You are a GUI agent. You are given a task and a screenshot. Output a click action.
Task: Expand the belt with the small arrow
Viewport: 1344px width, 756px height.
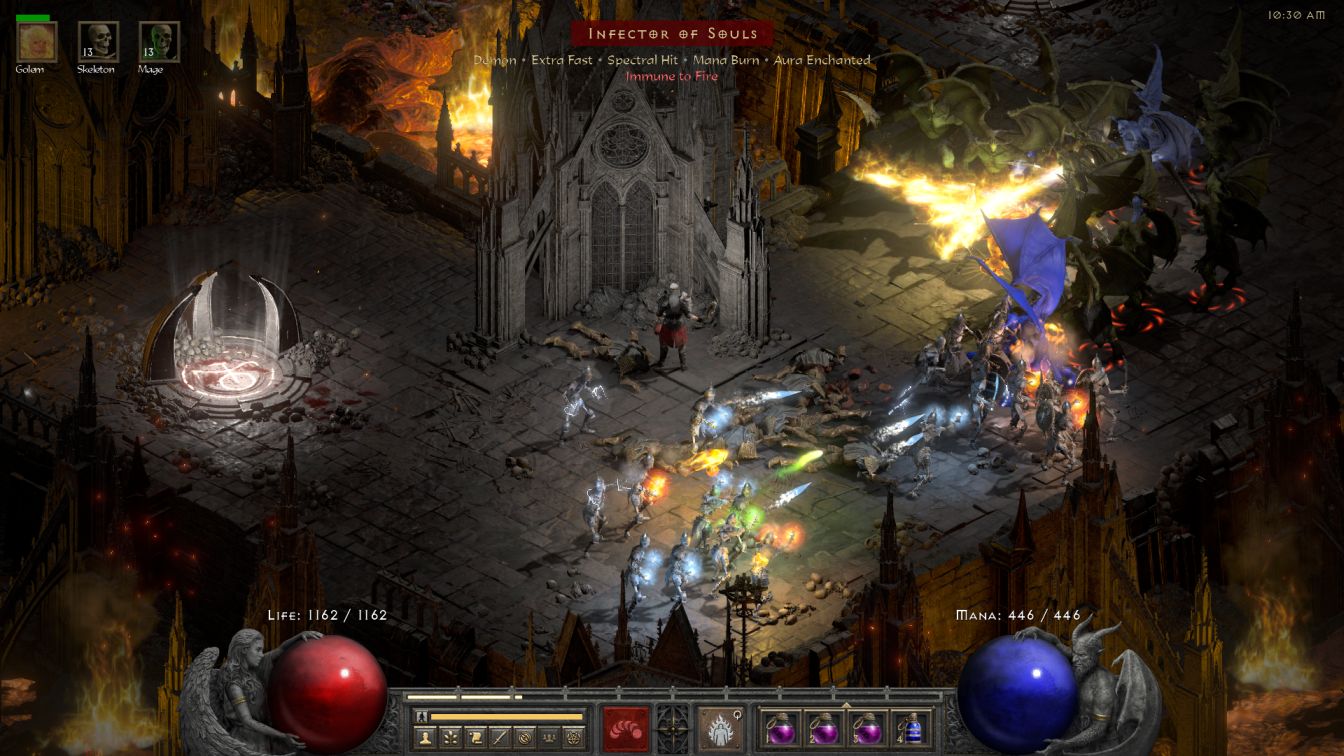point(846,704)
